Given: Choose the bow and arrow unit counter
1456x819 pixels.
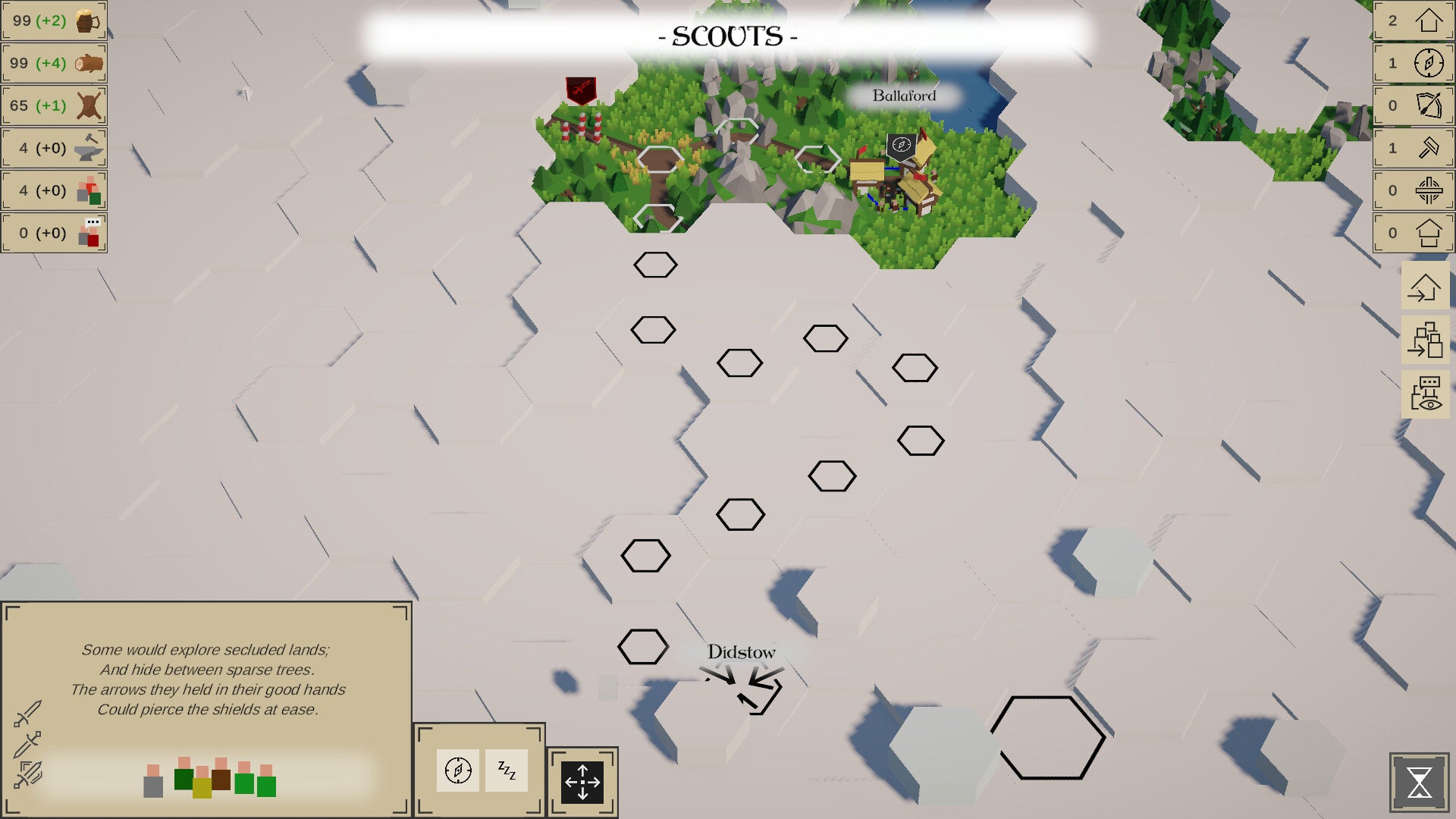Looking at the screenshot, I should point(1414,105).
